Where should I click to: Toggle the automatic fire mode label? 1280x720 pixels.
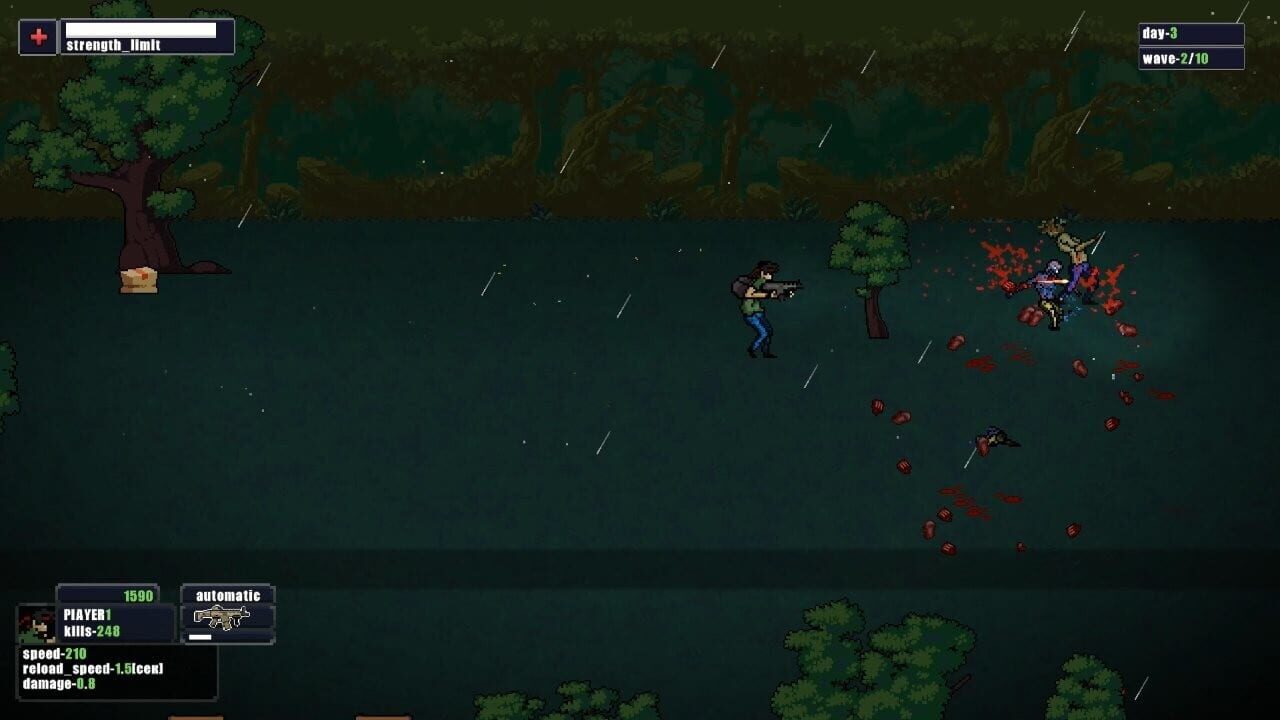click(x=228, y=594)
